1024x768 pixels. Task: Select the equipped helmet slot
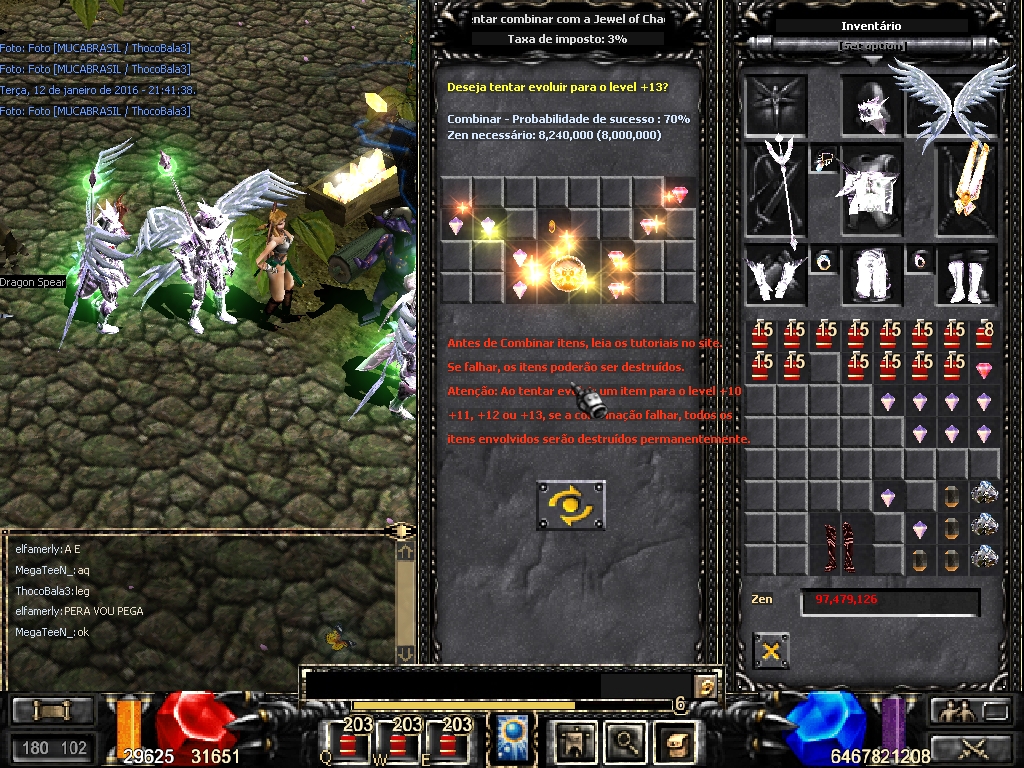click(x=872, y=105)
